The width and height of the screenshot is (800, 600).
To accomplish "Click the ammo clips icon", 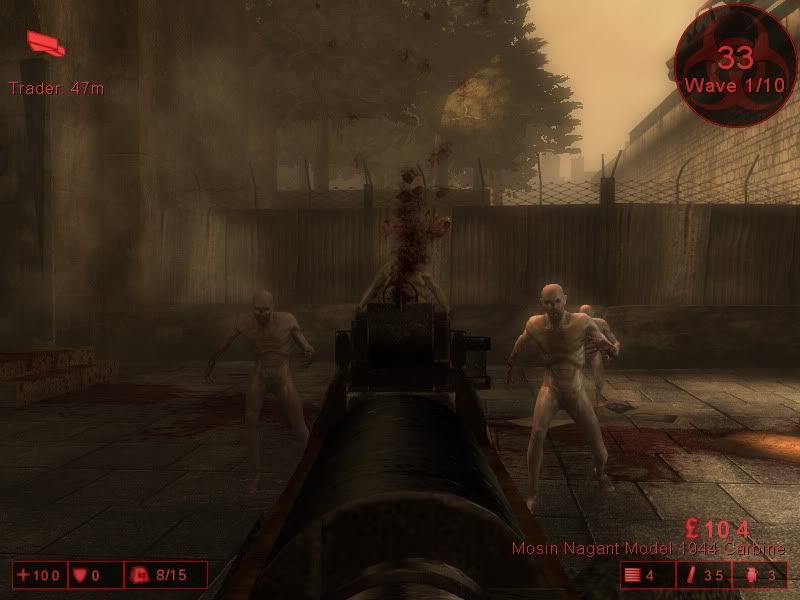I will [x=632, y=575].
